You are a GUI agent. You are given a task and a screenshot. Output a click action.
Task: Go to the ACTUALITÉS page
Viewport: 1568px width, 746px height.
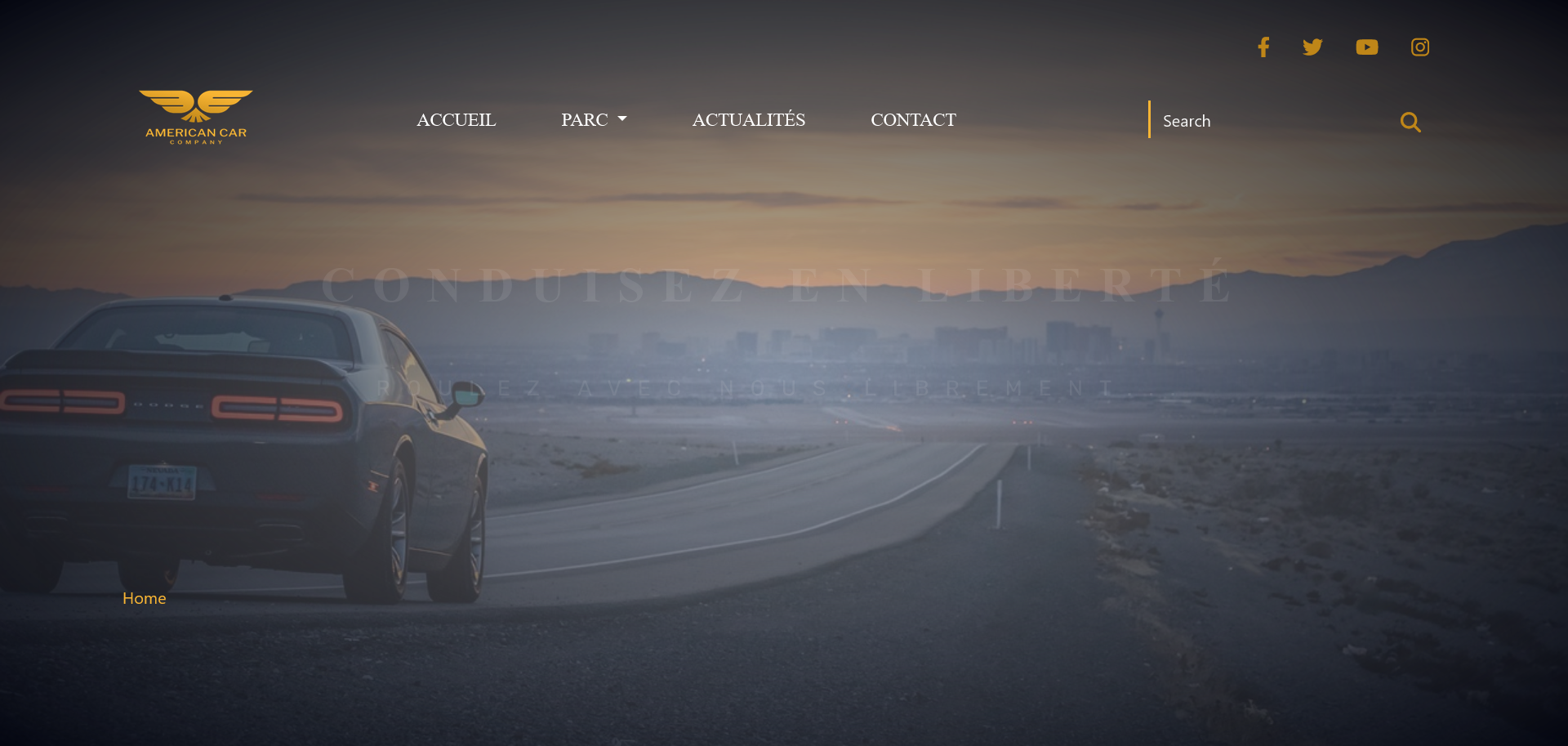pos(748,120)
